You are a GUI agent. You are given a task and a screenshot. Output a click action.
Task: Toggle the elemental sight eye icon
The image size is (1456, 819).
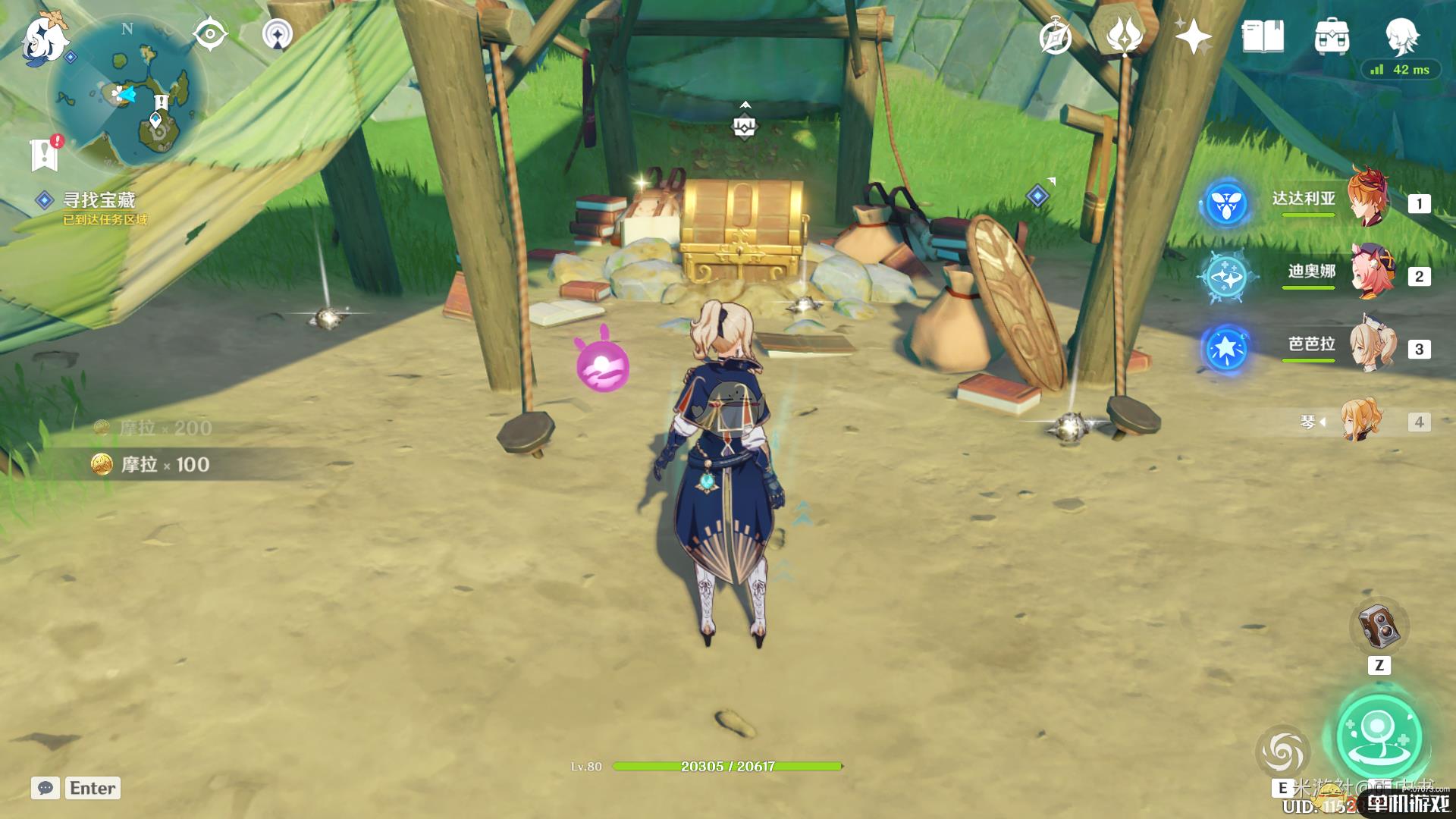(x=210, y=34)
